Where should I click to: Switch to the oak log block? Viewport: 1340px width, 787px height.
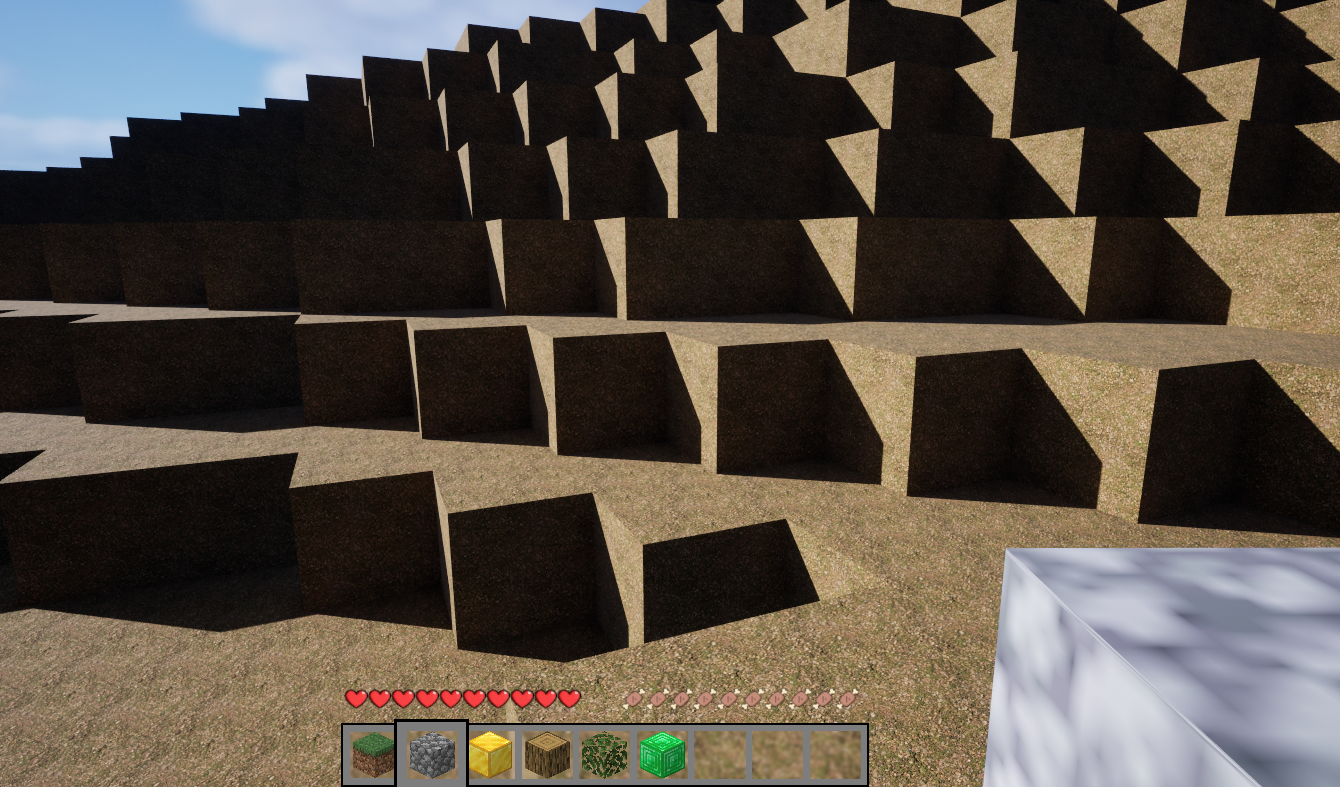coord(547,755)
